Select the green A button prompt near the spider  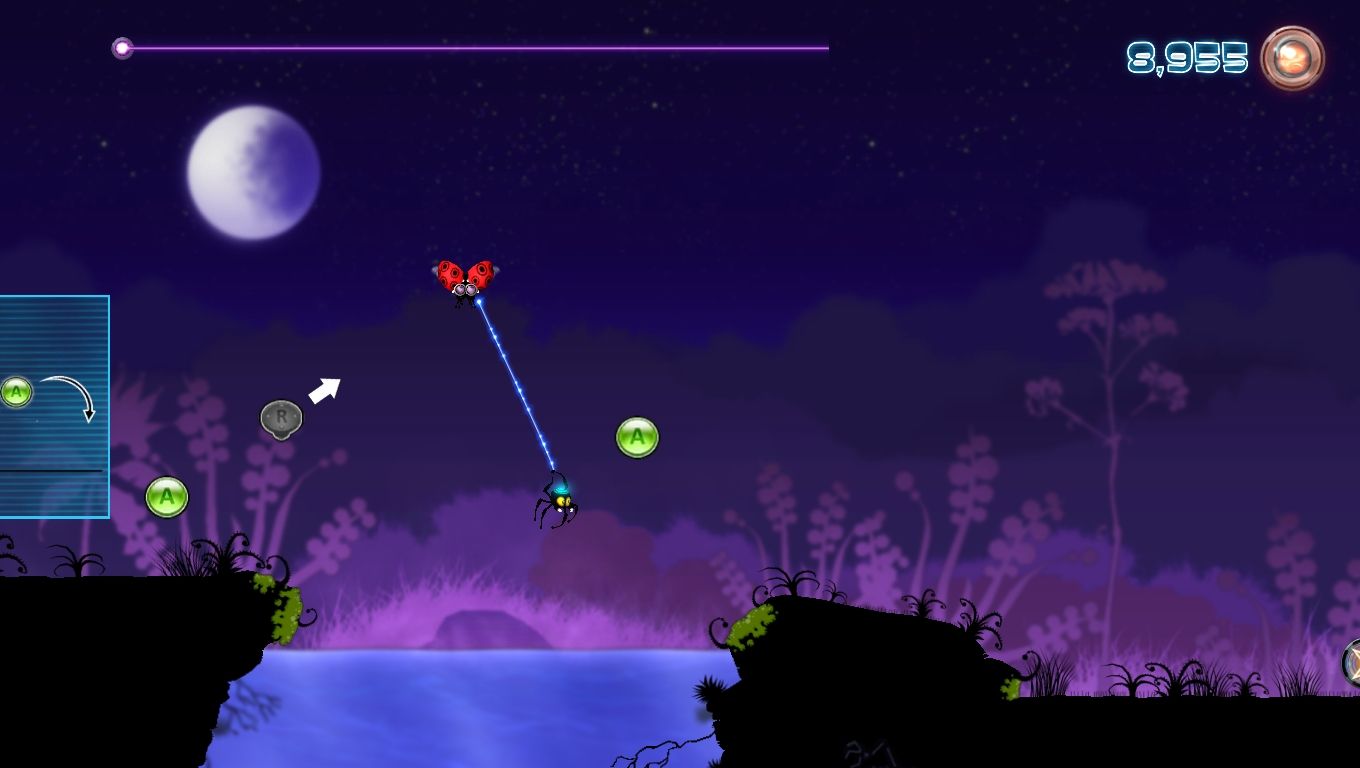point(637,437)
